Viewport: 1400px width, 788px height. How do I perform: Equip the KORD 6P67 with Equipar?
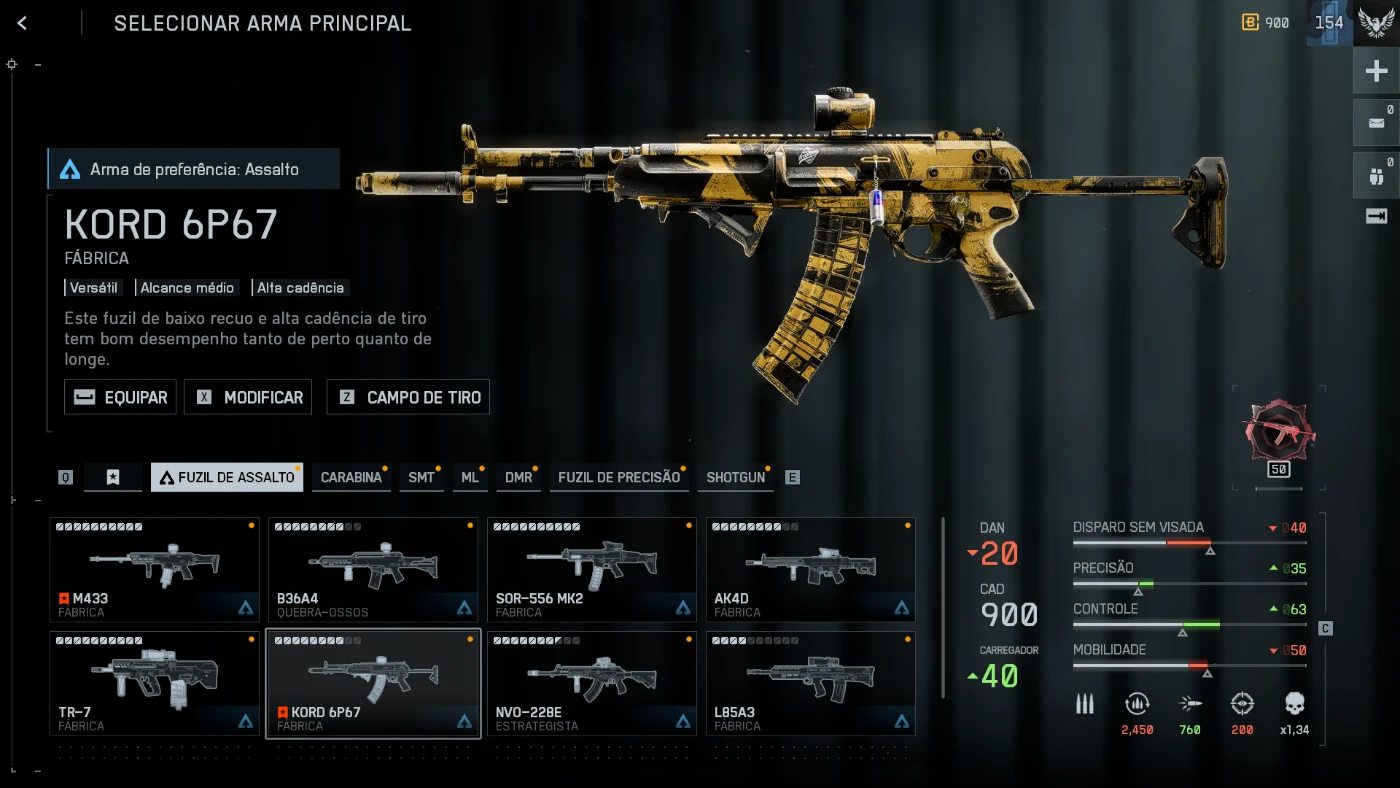(121, 397)
